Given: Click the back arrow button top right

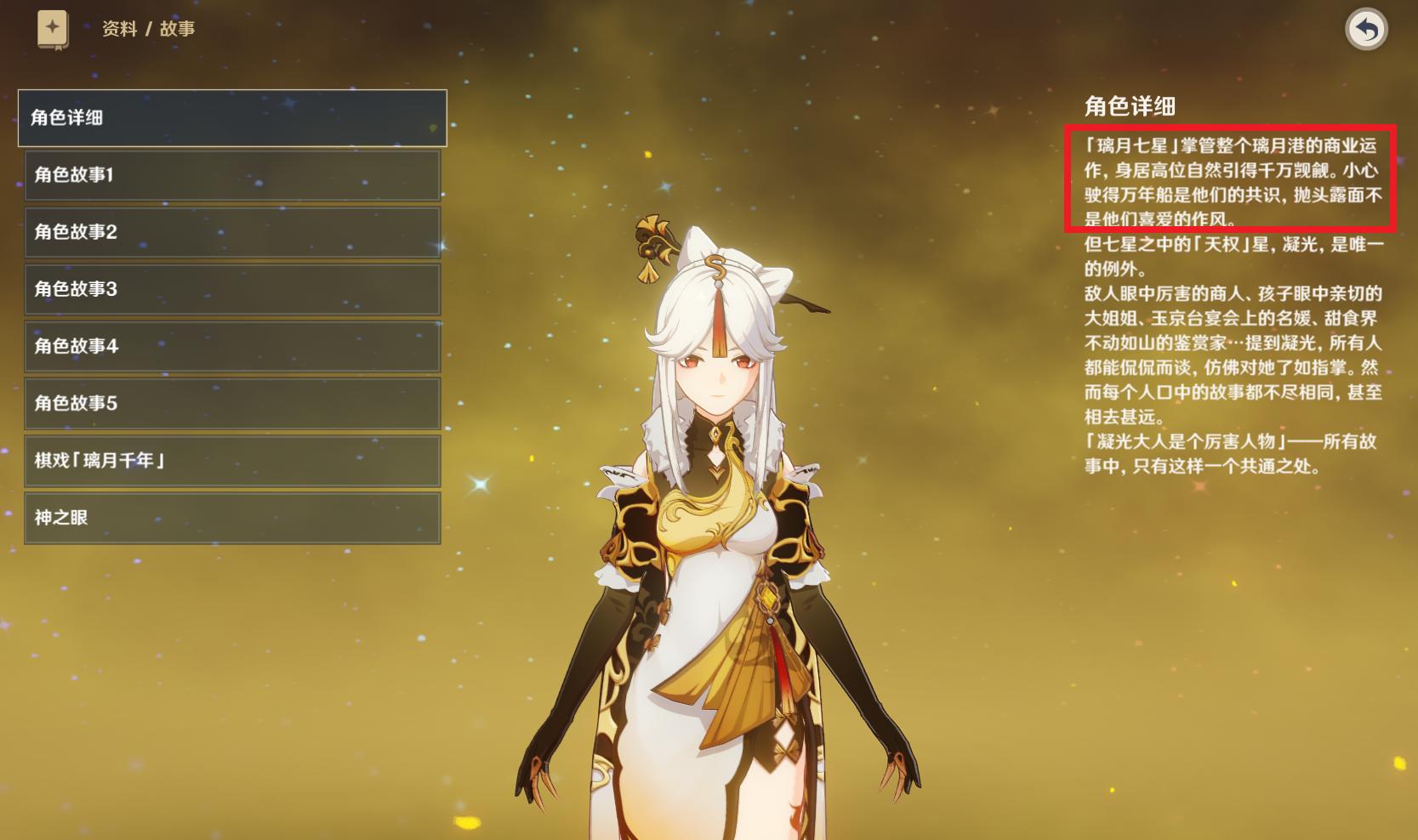Looking at the screenshot, I should pyautogui.click(x=1368, y=28).
